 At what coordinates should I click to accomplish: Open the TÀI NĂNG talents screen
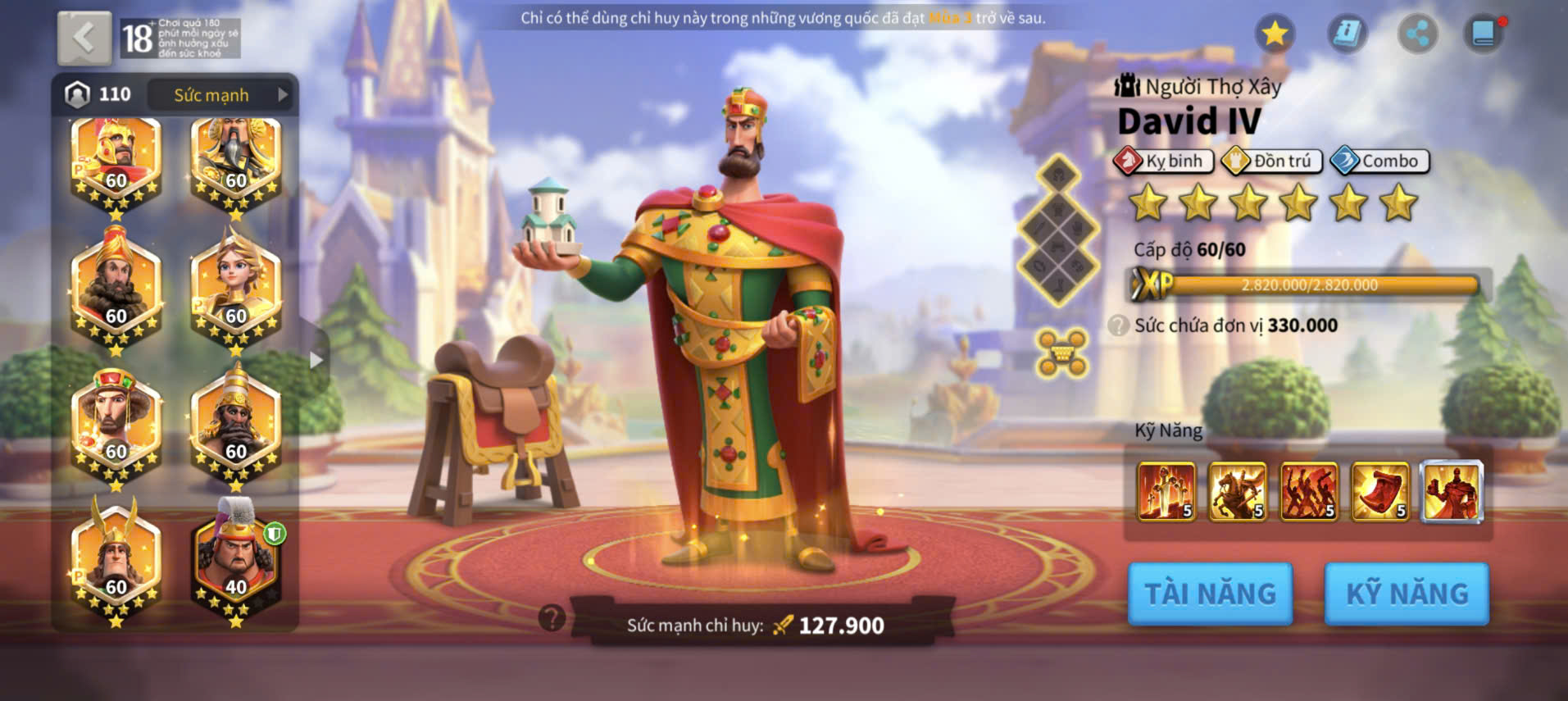pos(1210,594)
